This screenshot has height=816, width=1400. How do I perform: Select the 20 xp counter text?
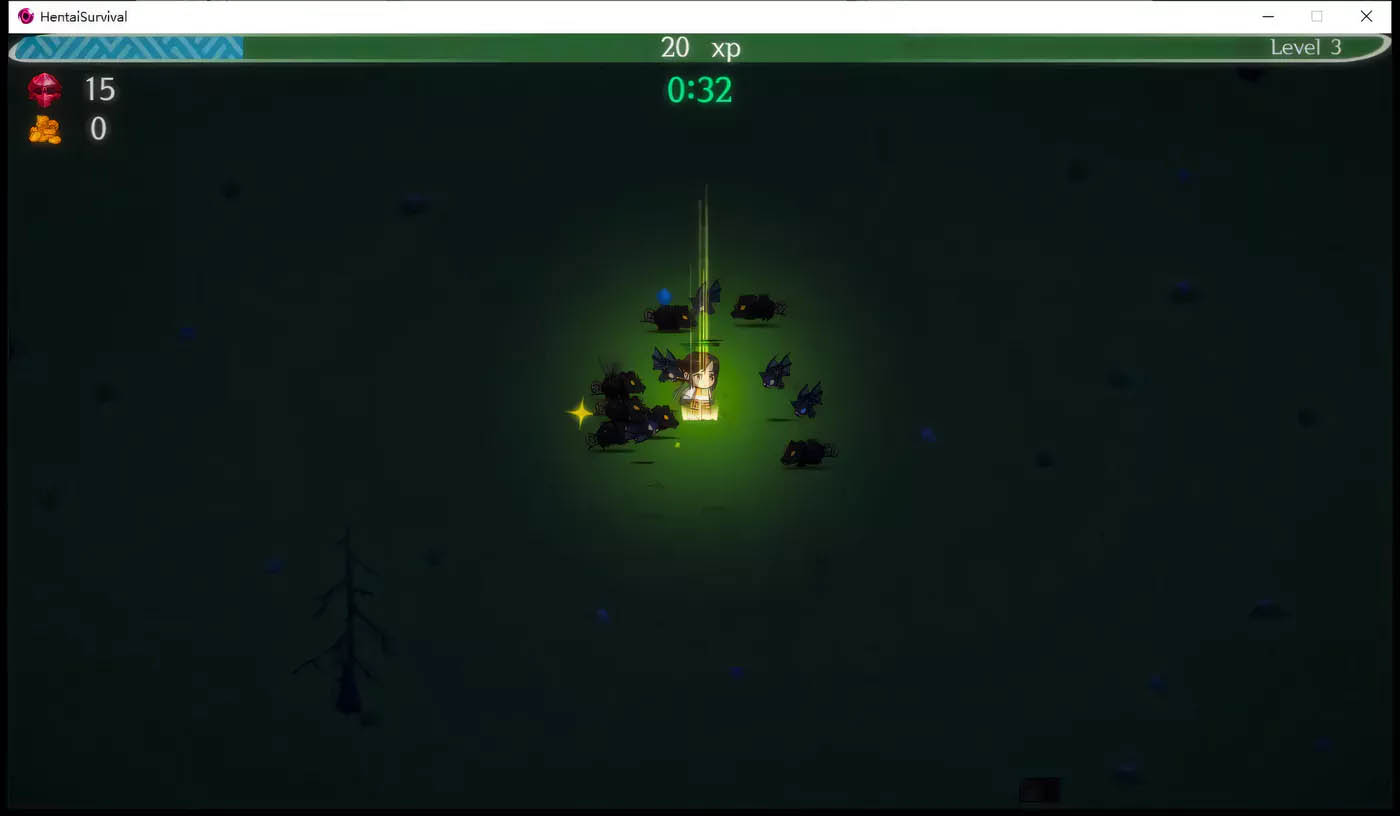coord(700,48)
